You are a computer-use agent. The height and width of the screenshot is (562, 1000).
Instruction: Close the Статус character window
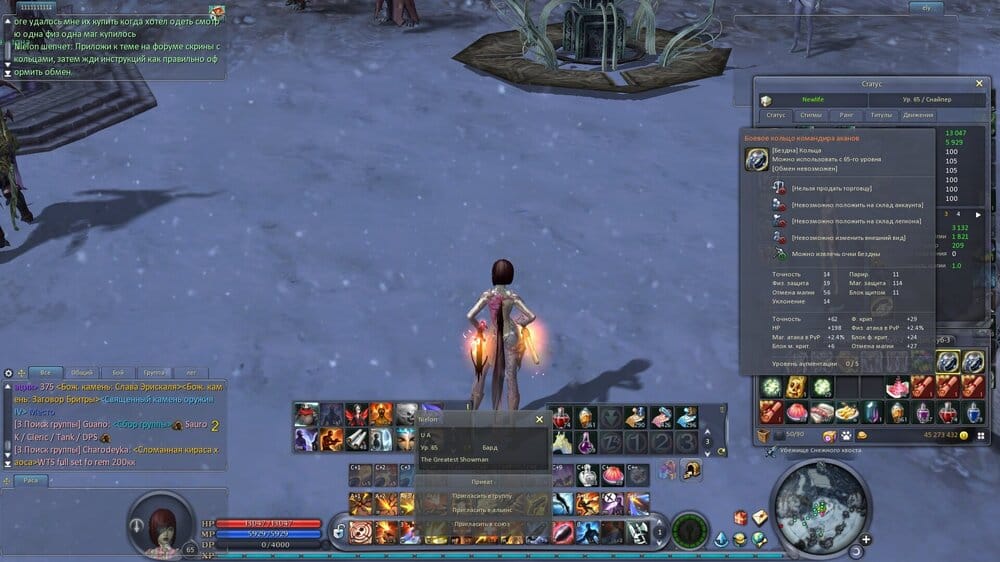978,84
